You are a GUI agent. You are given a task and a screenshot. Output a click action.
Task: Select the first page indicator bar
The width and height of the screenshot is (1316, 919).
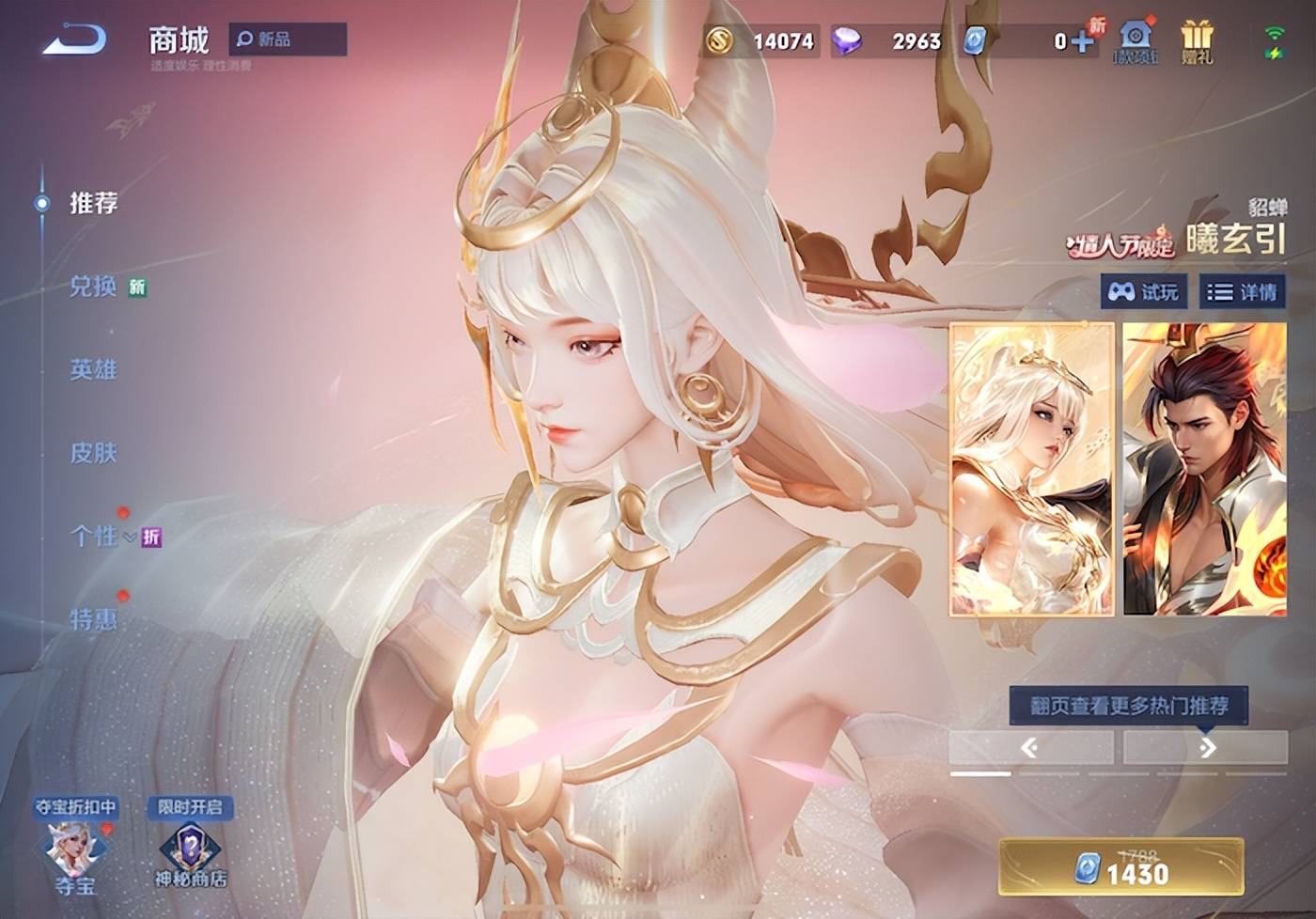coord(979,775)
